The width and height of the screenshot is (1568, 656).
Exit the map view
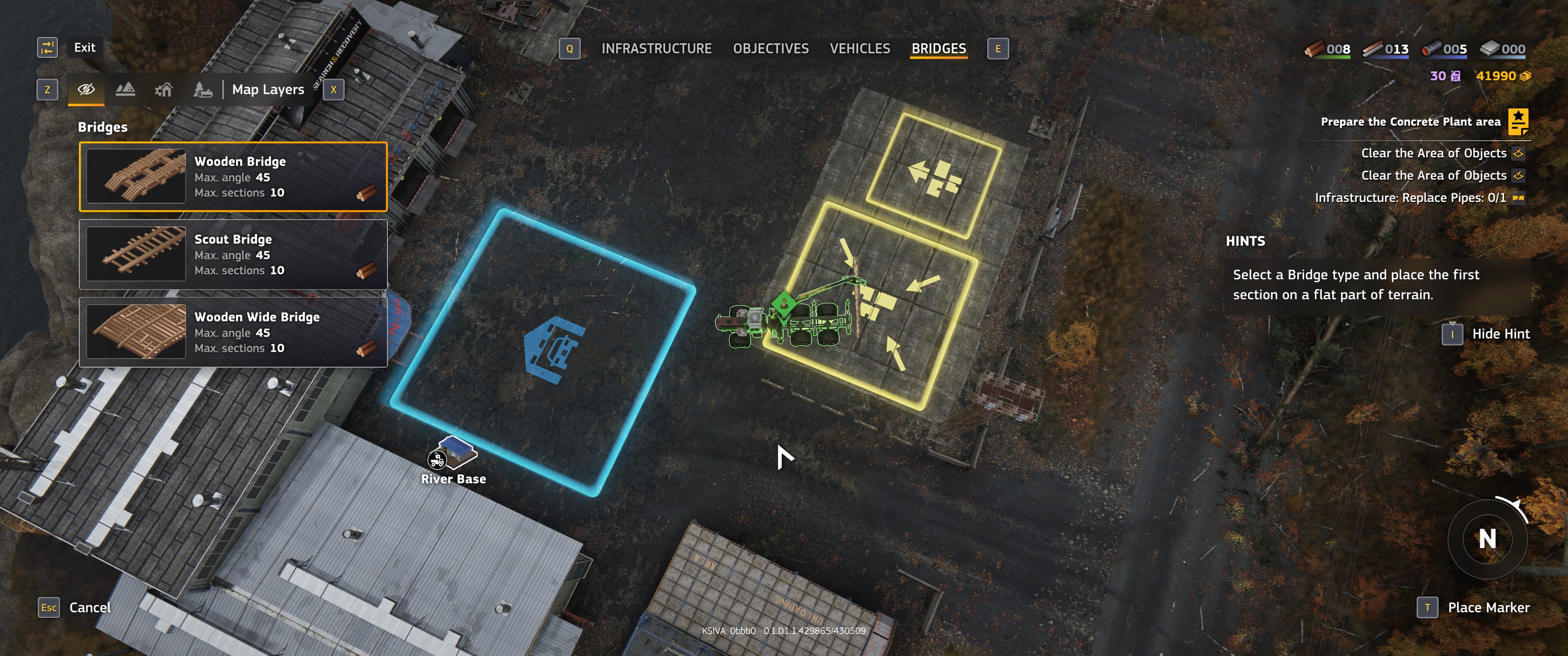tap(84, 47)
